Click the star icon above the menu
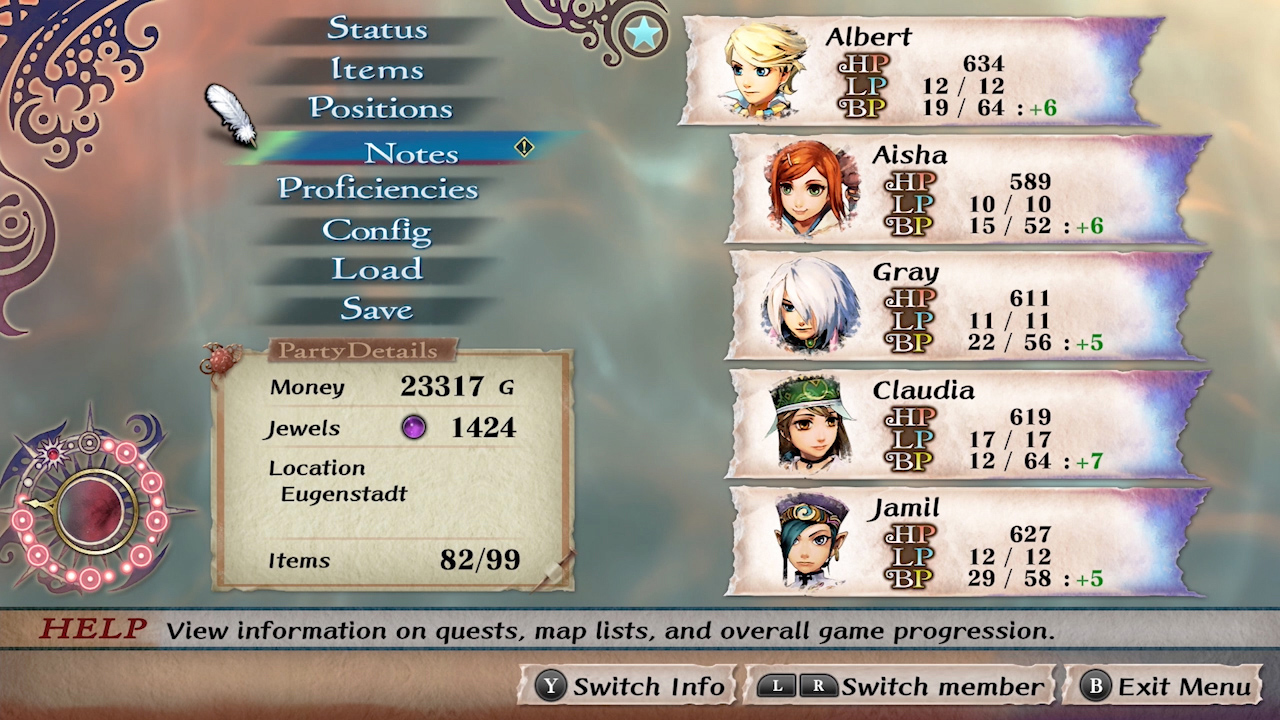Screen dimensions: 1280x720 pyautogui.click(x=643, y=31)
